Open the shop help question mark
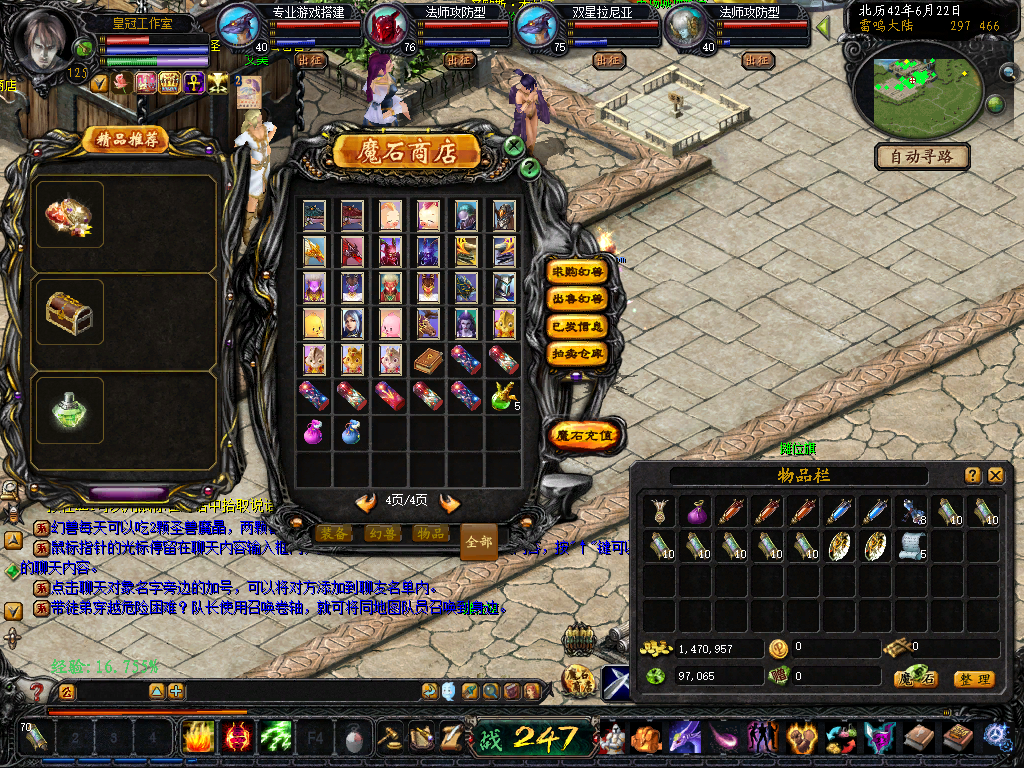Screen dimensions: 1024x768 (x=531, y=169)
